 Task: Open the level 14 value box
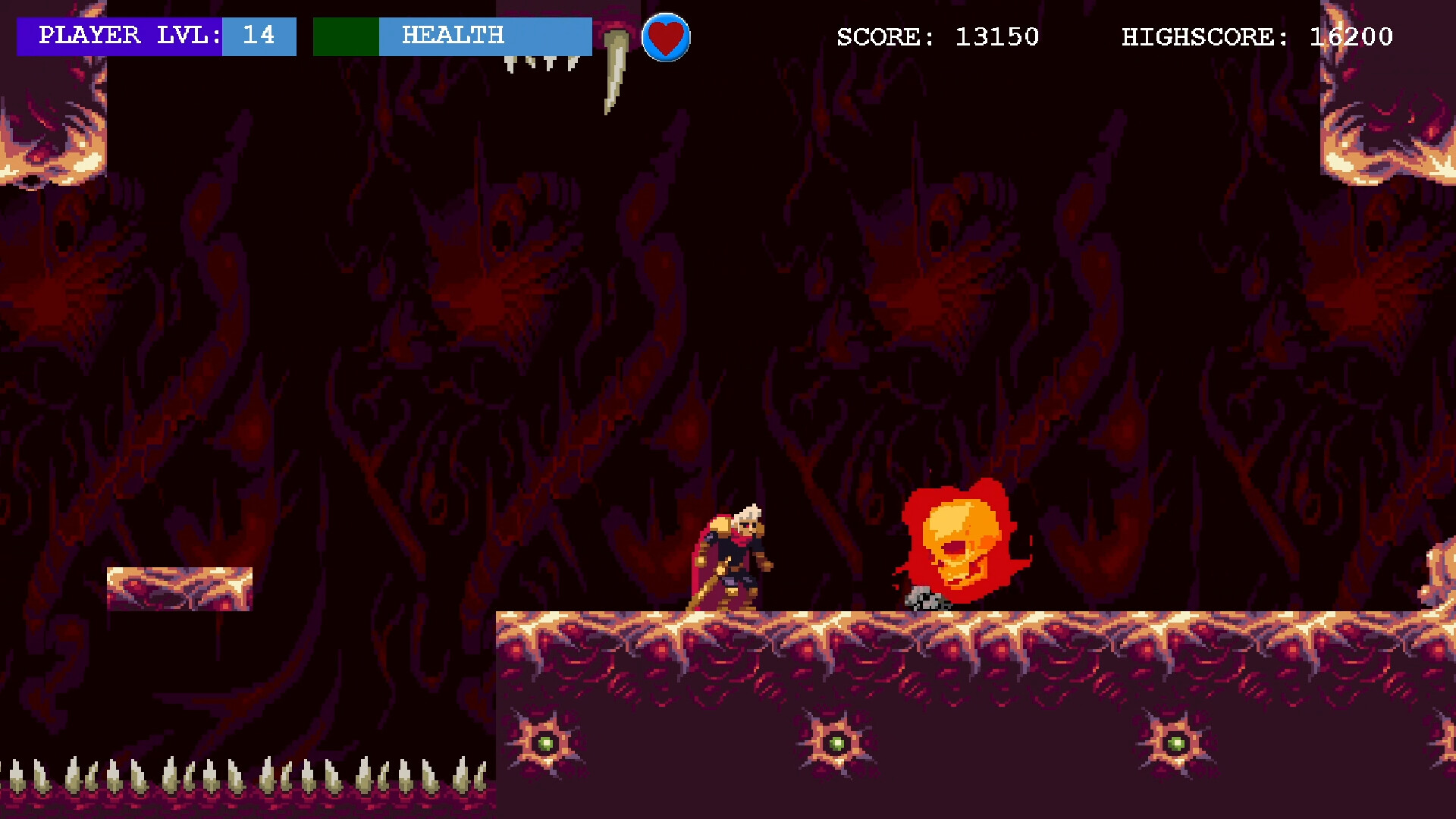tap(259, 36)
